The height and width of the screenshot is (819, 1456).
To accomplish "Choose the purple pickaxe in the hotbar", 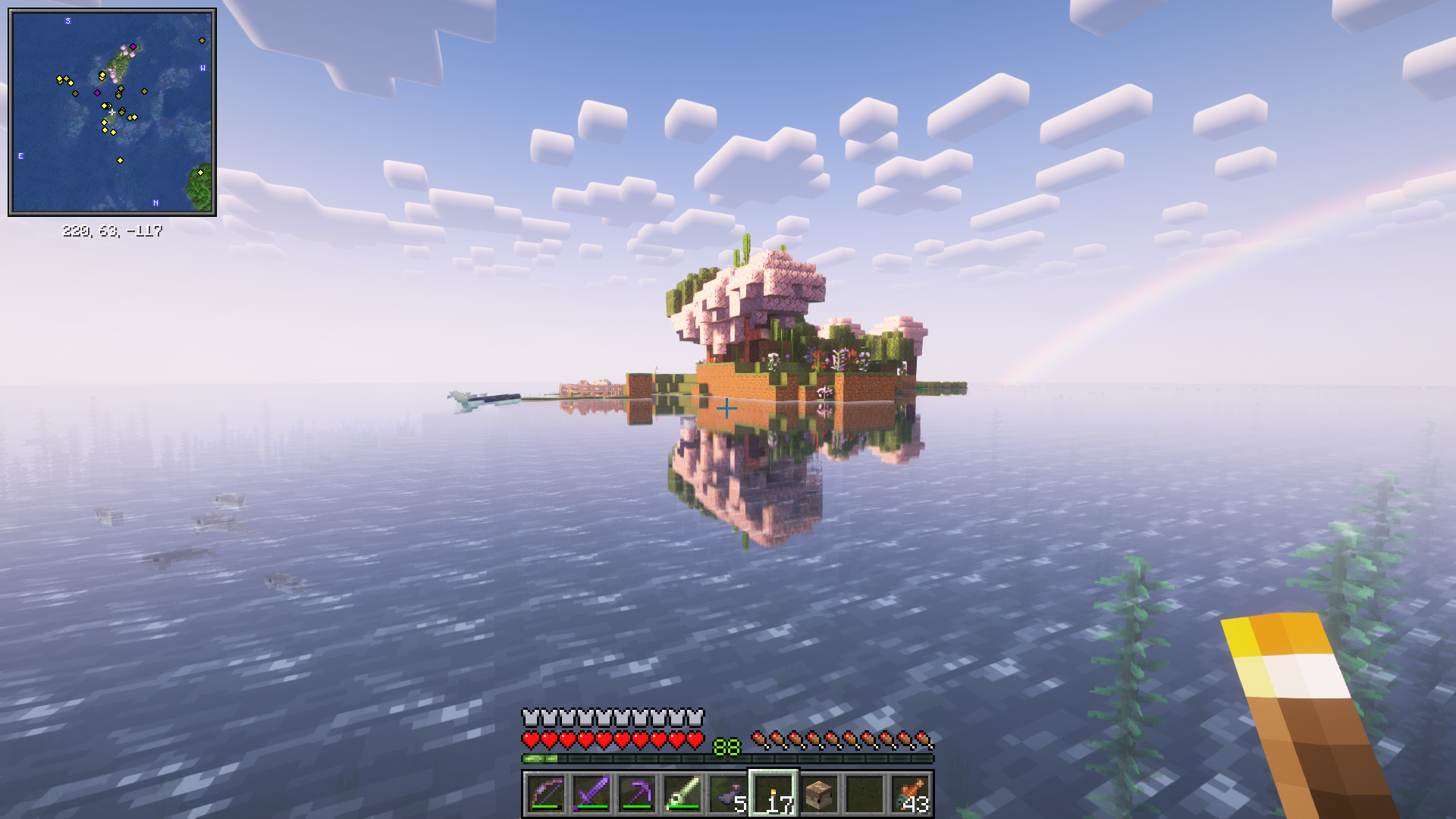I will point(636,794).
